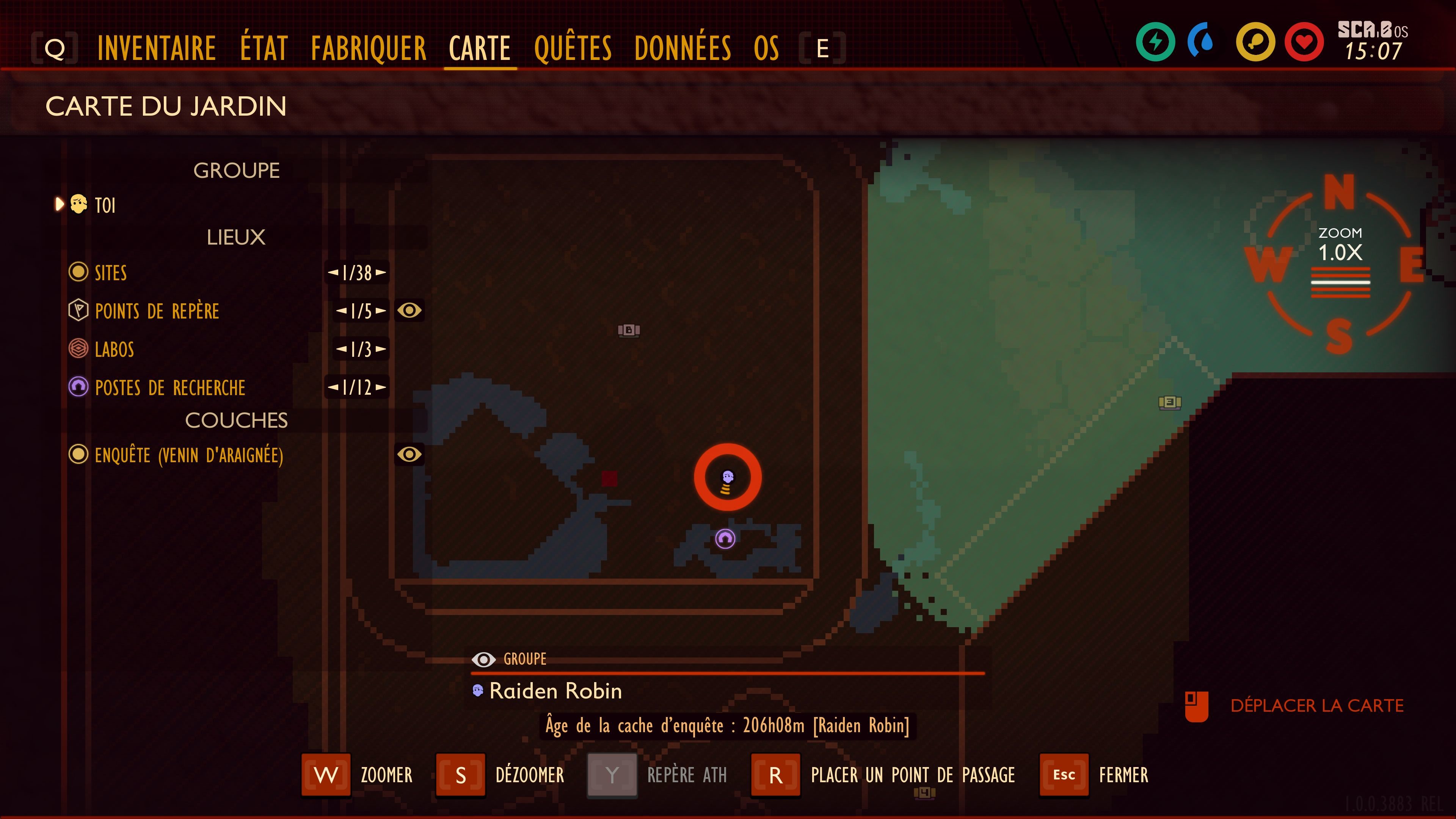This screenshot has width=1456, height=819.
Task: Select the Fabriquer tab
Action: (369, 48)
